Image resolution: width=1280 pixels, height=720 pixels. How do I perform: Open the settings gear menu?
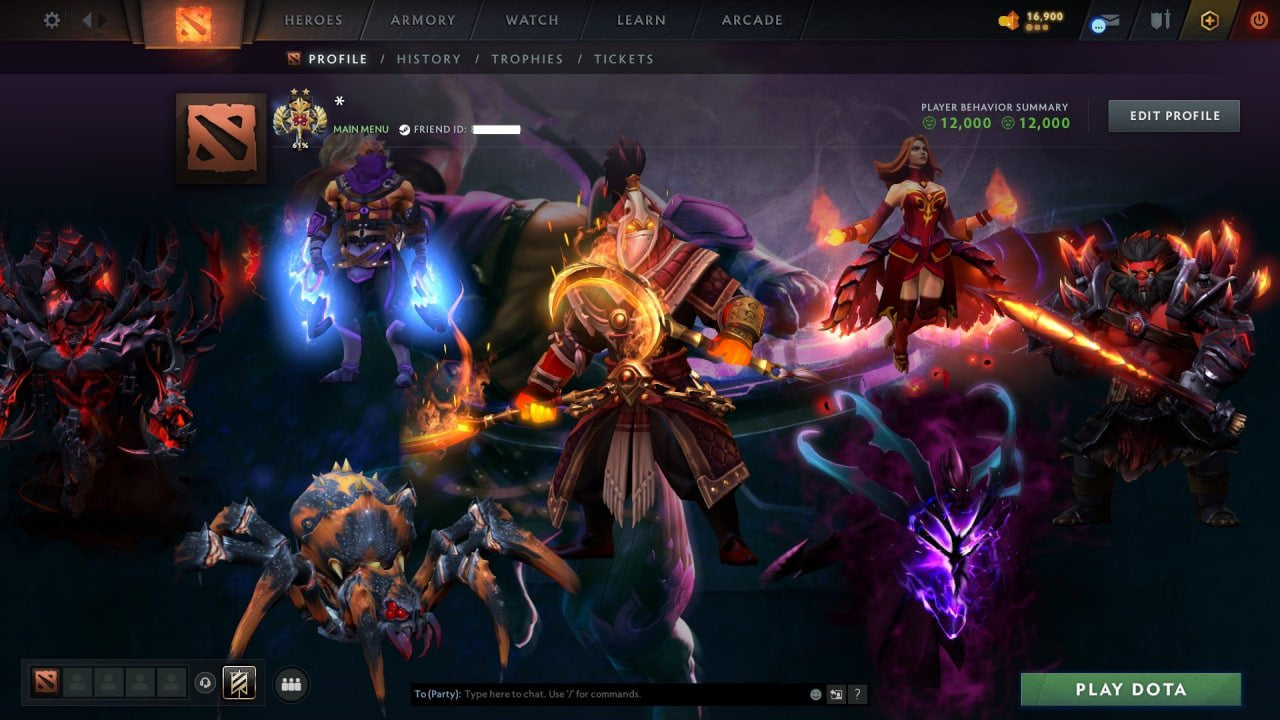pos(50,20)
